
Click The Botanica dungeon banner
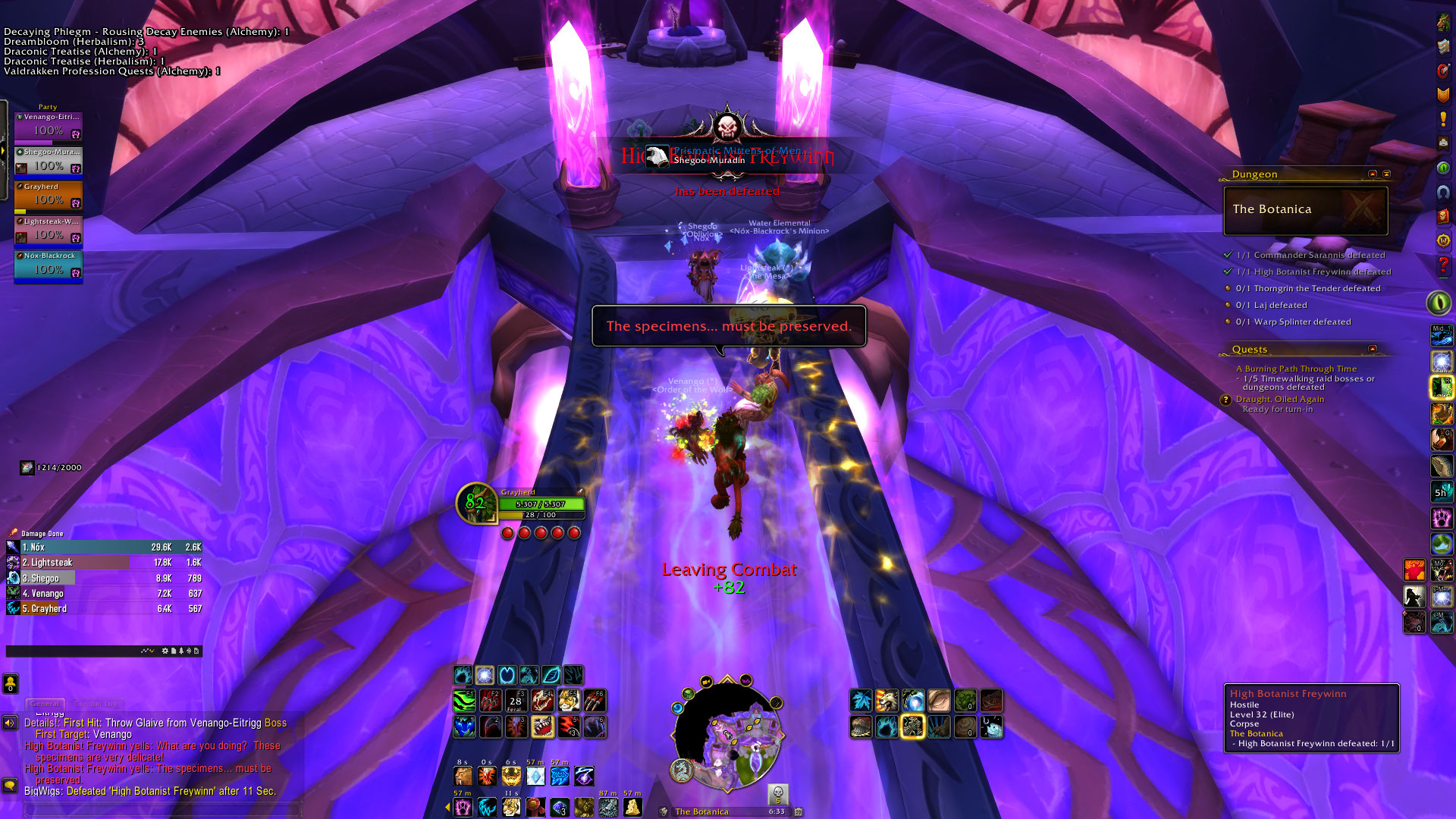pos(1305,210)
